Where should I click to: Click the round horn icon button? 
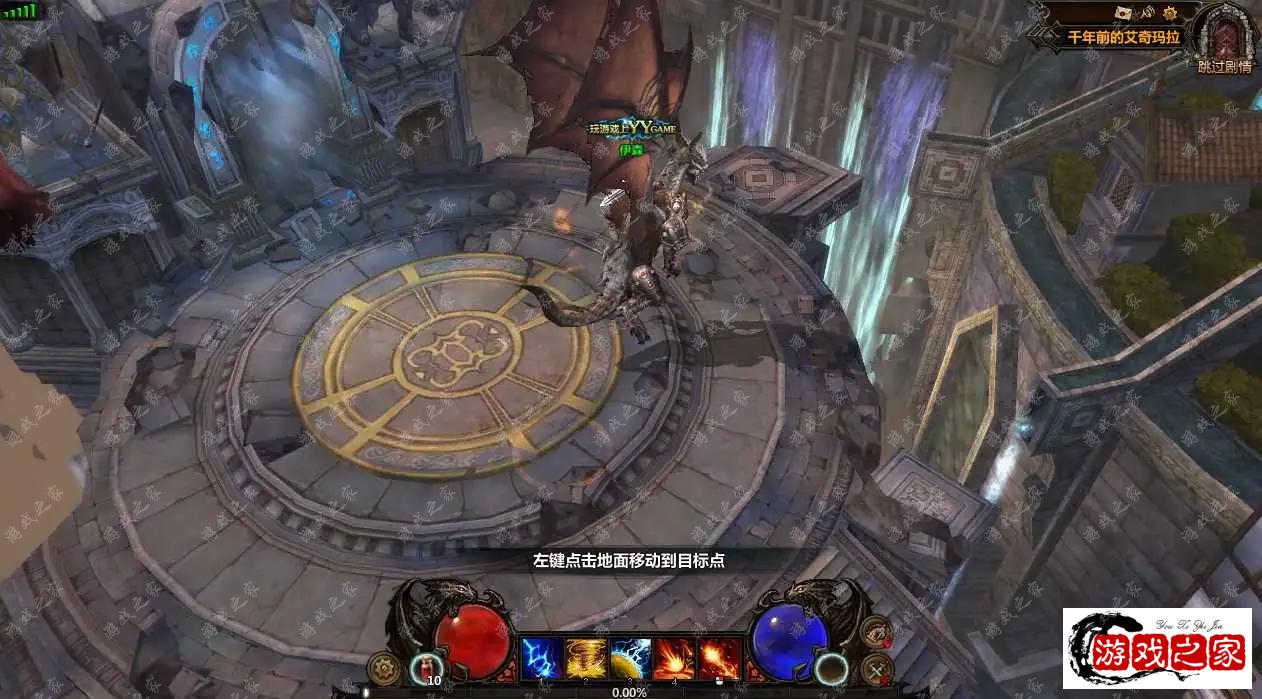[876, 632]
